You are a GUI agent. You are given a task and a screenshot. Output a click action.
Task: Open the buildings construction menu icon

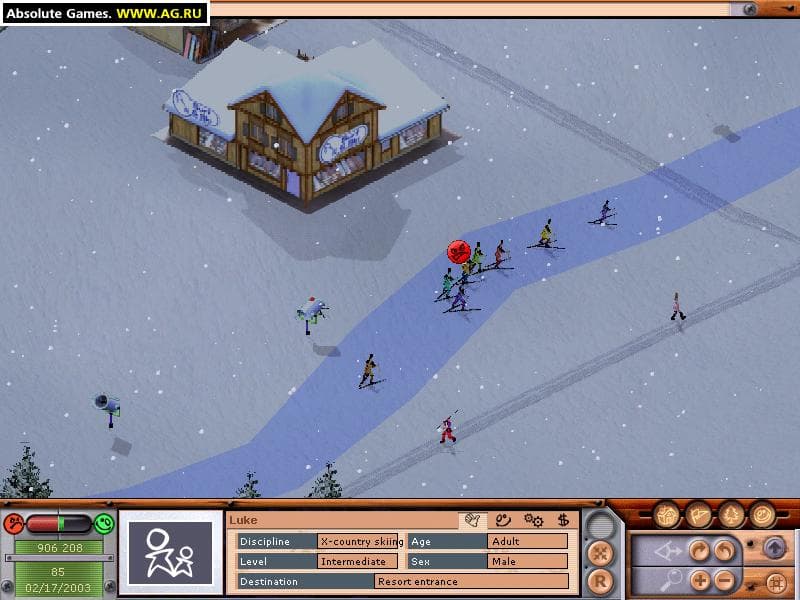667,515
